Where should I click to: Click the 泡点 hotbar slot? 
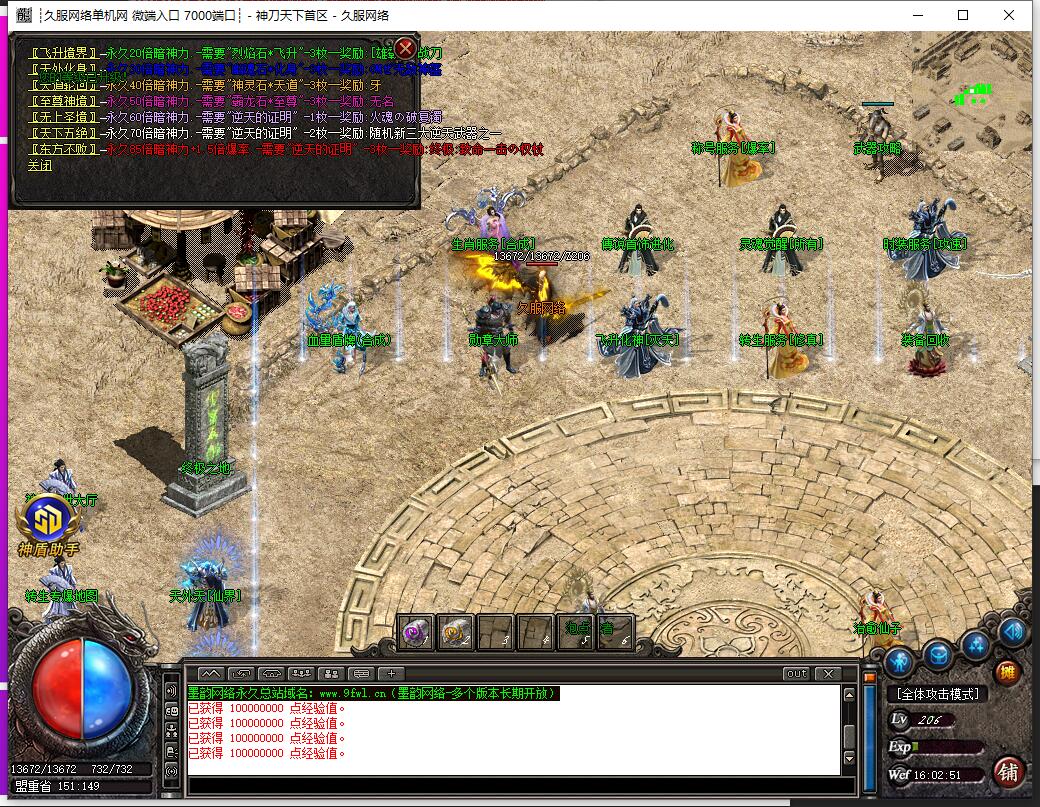coord(574,632)
